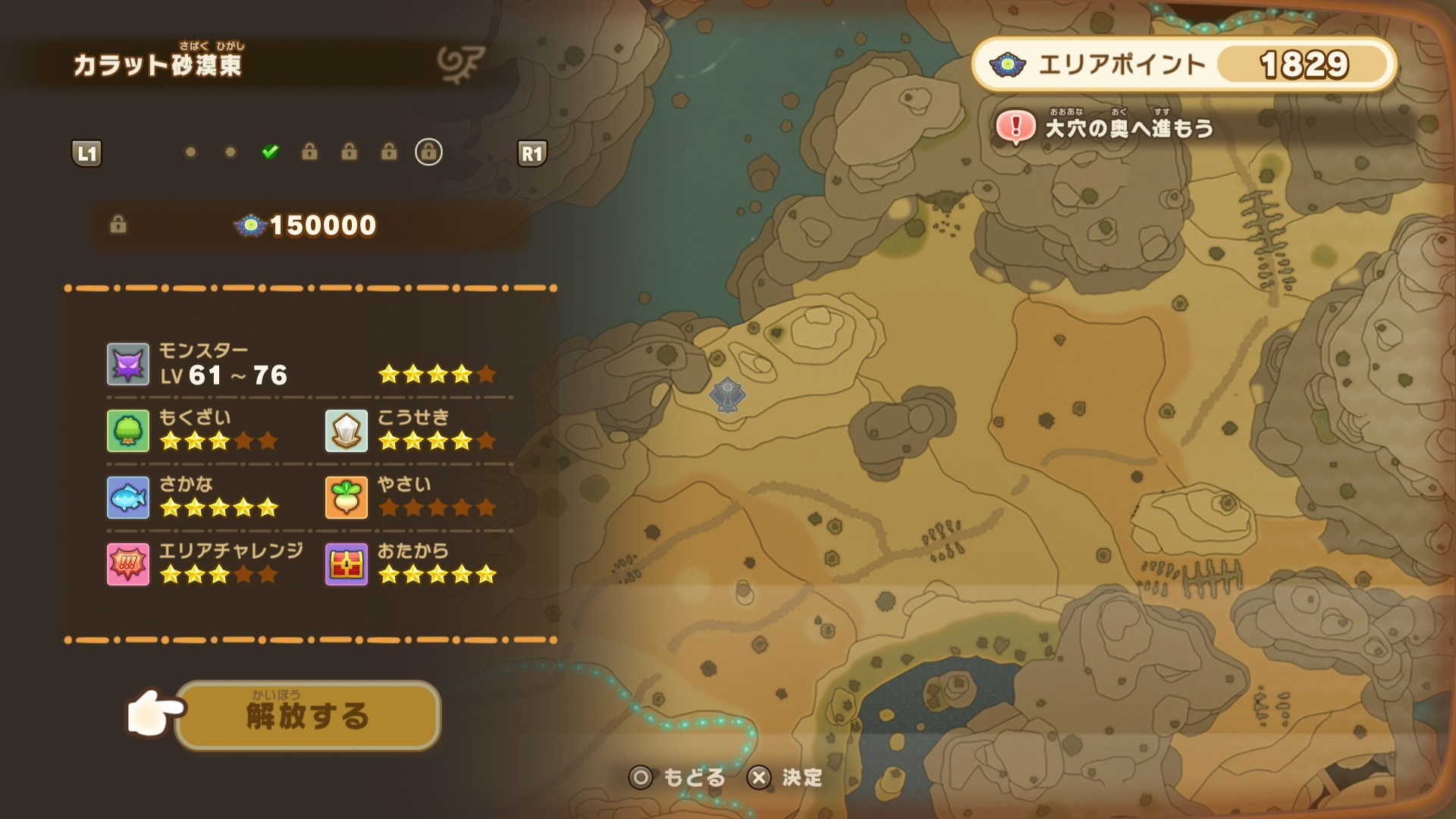Select the first unlocked area dot
The width and height of the screenshot is (1456, 819).
(189, 152)
